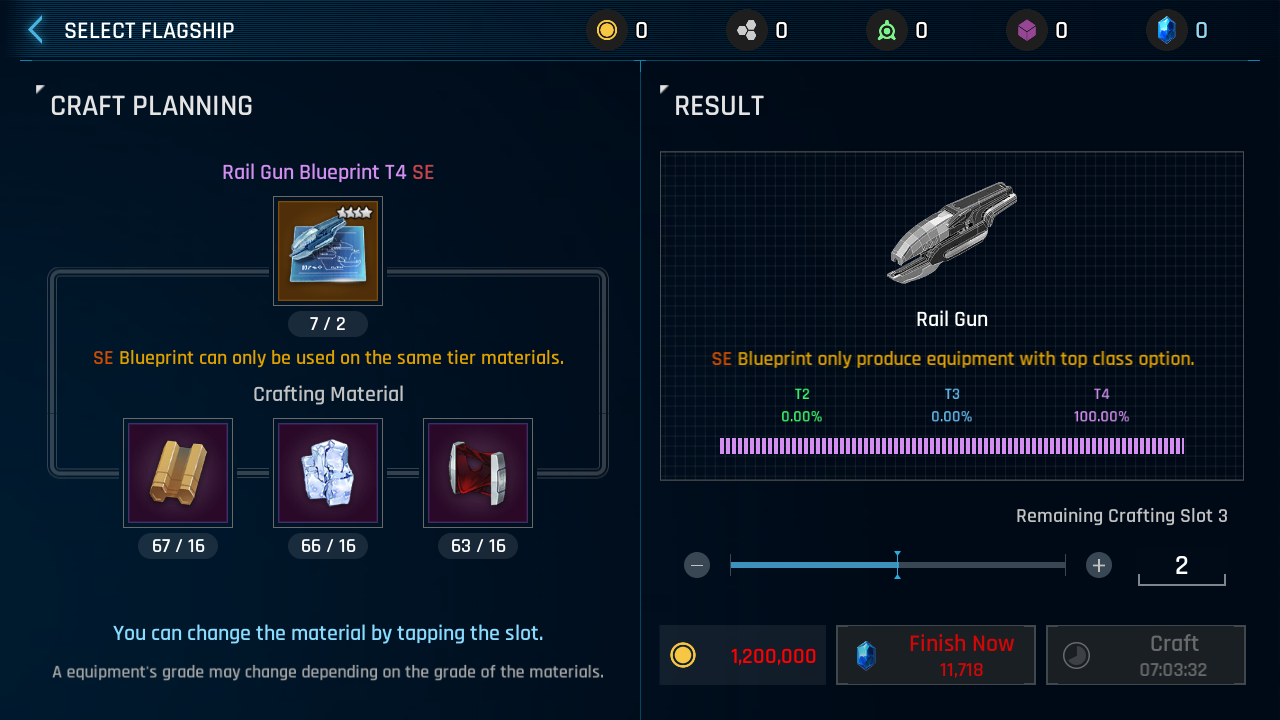
Task: Tap the gold coin currency icon
Action: 606,31
